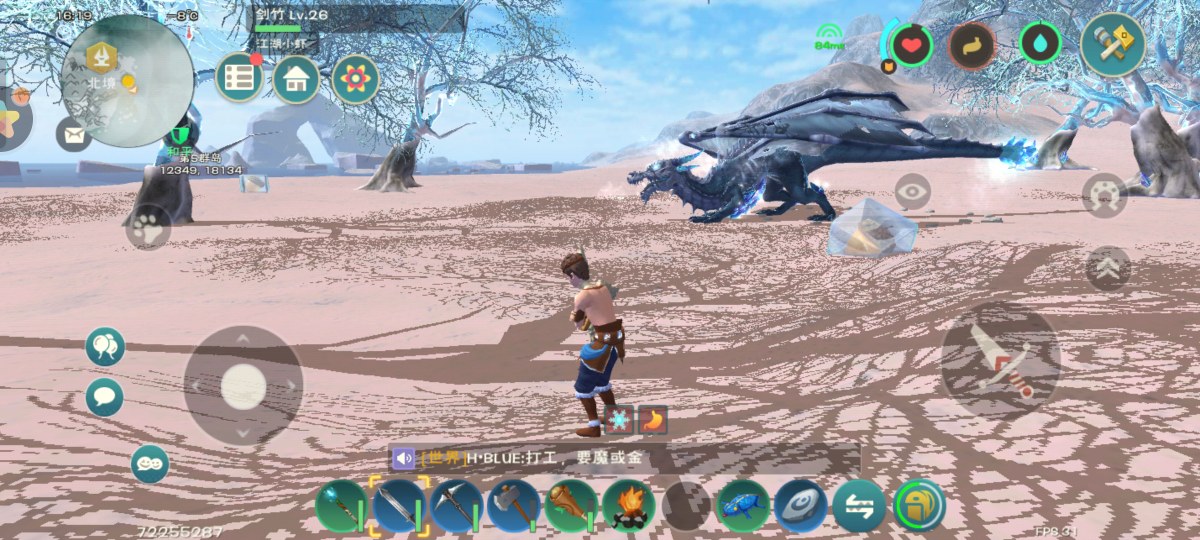Screen dimensions: 1200x540
Task: Open the backpack inventory button
Action: click(x=918, y=506)
